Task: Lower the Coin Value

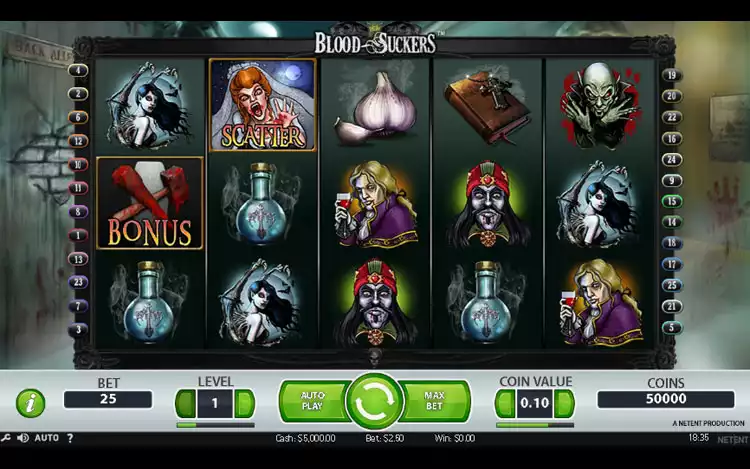Action: [503, 403]
